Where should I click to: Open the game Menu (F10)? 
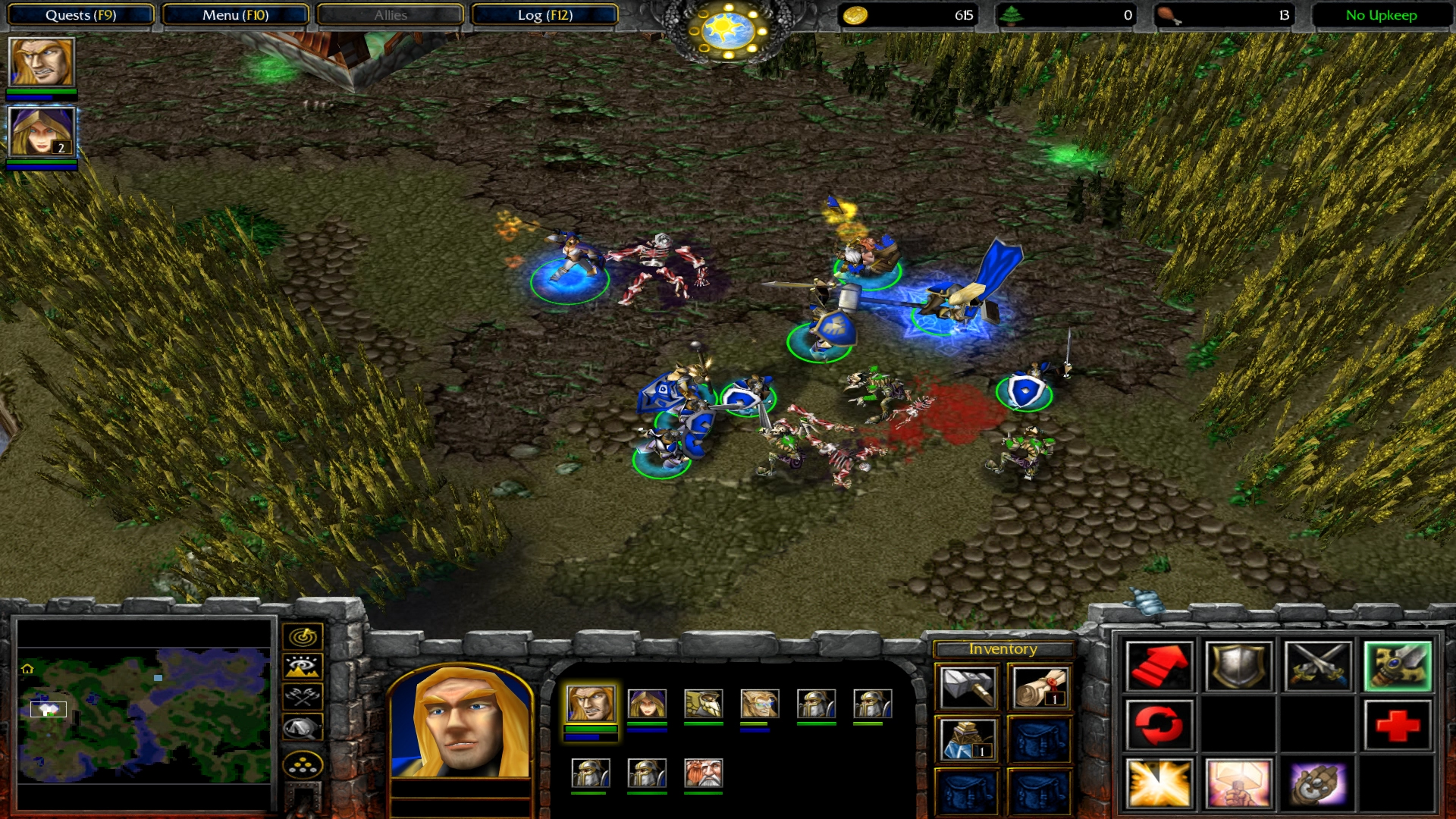tap(235, 15)
